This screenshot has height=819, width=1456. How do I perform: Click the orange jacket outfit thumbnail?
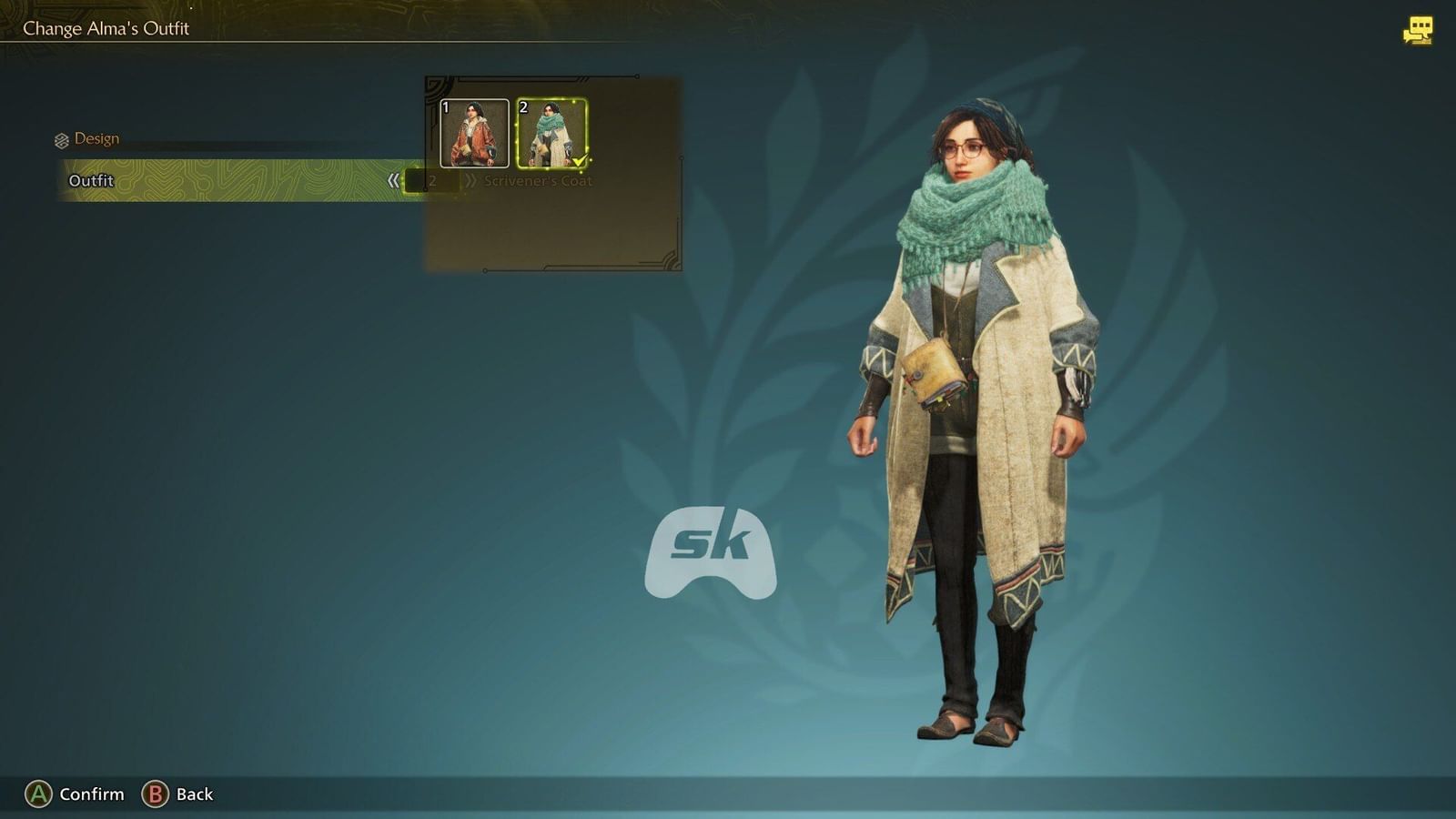point(474,133)
